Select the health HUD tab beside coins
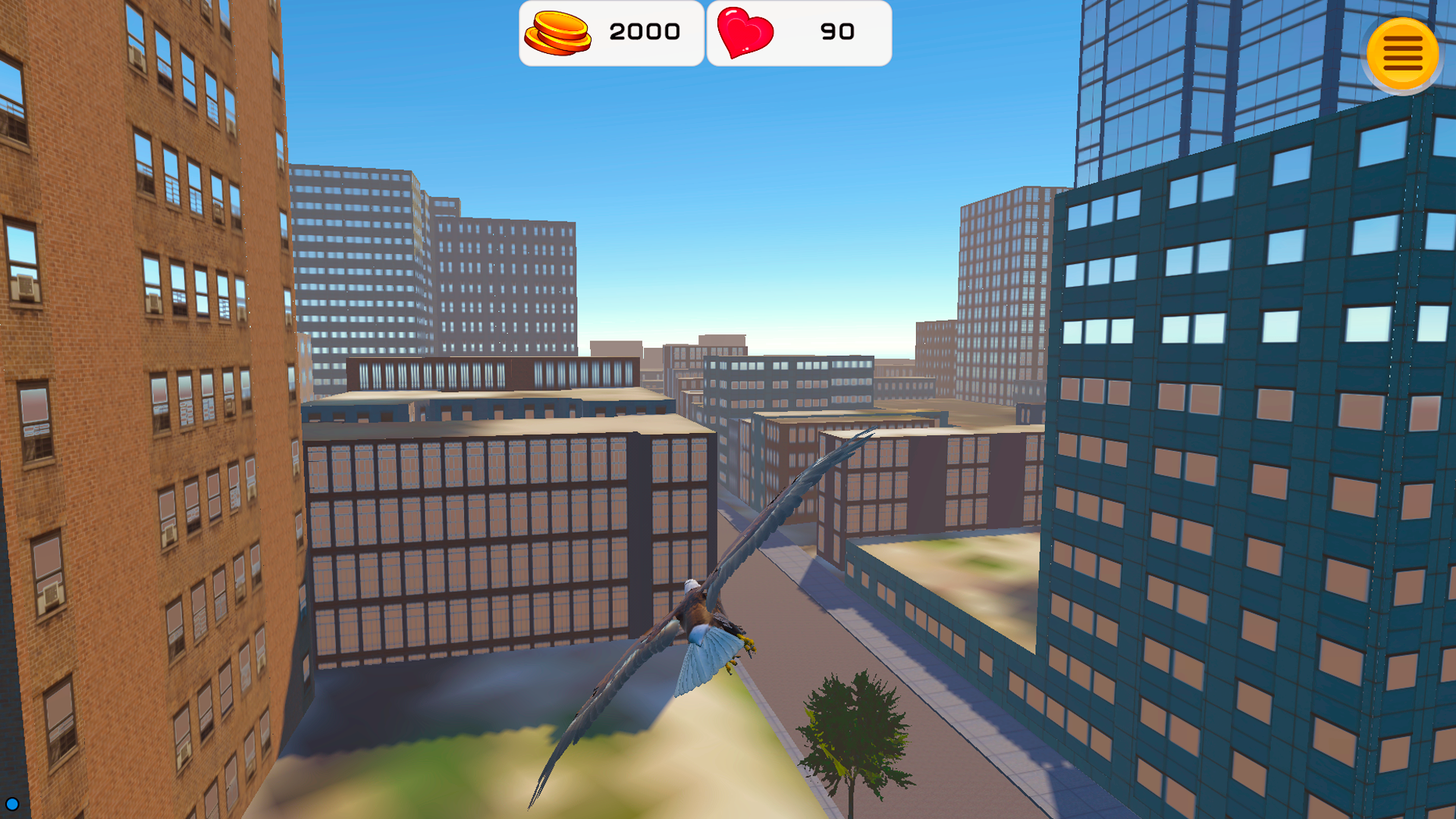 [799, 32]
